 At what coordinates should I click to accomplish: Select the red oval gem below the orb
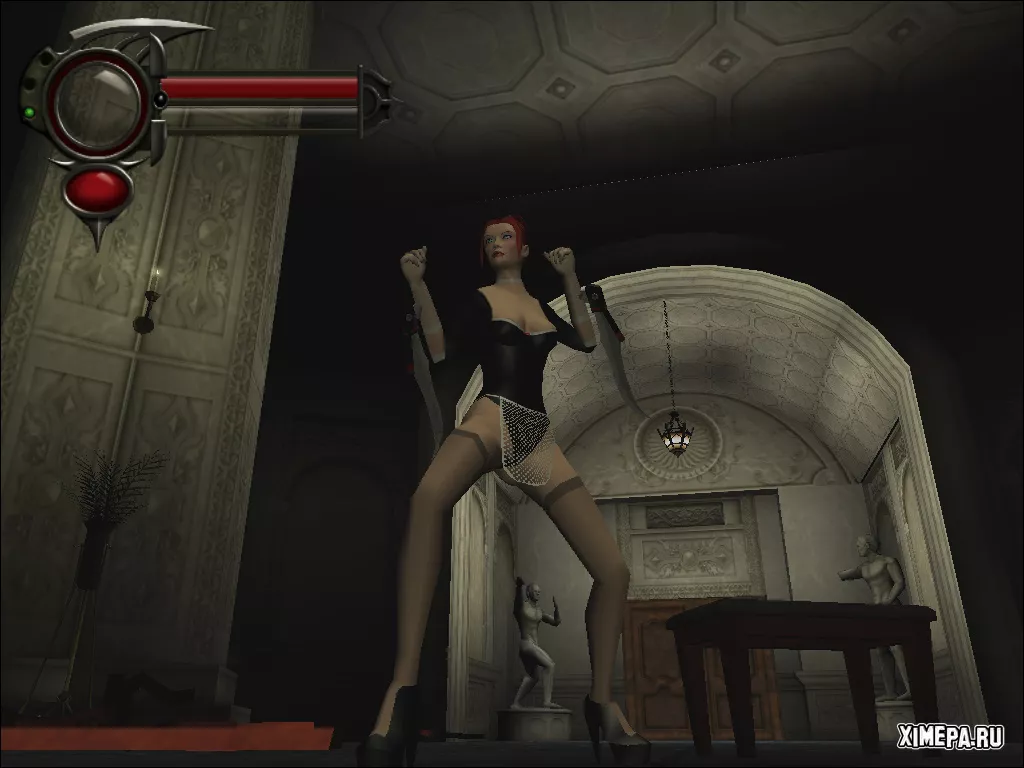coord(97,188)
